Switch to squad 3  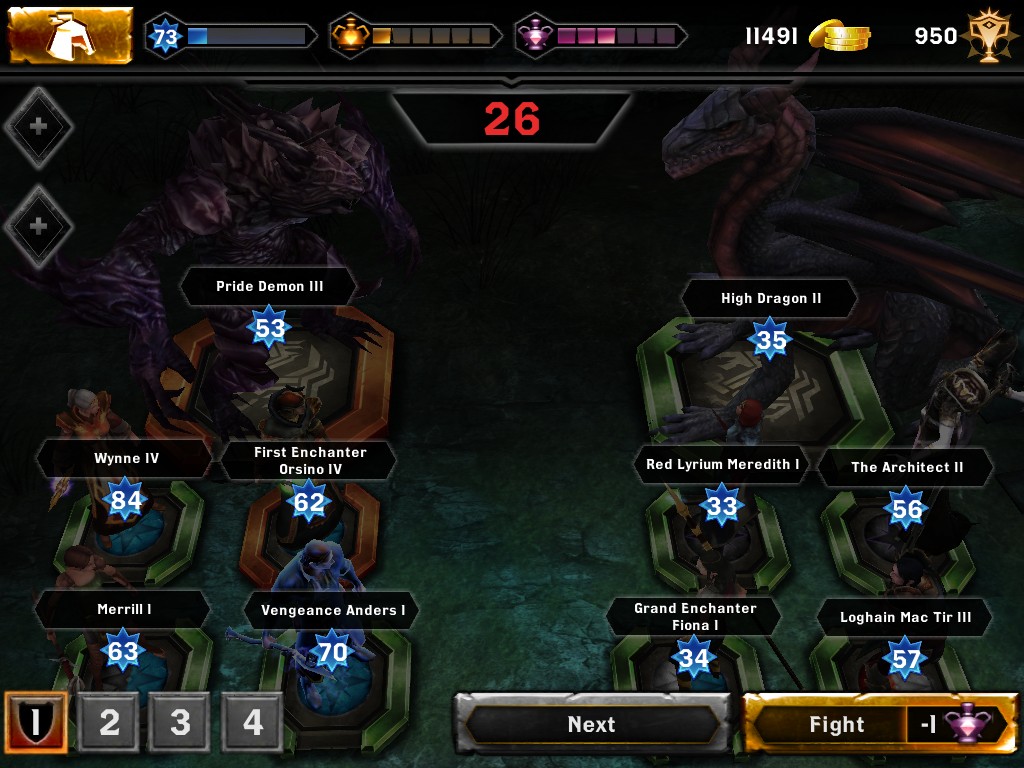pos(180,722)
